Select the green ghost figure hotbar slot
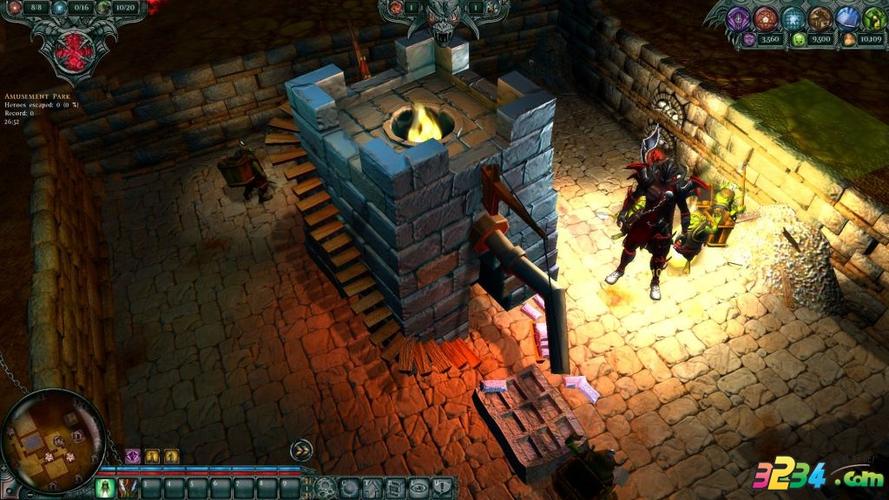This screenshot has width=889, height=500. pyautogui.click(x=105, y=487)
